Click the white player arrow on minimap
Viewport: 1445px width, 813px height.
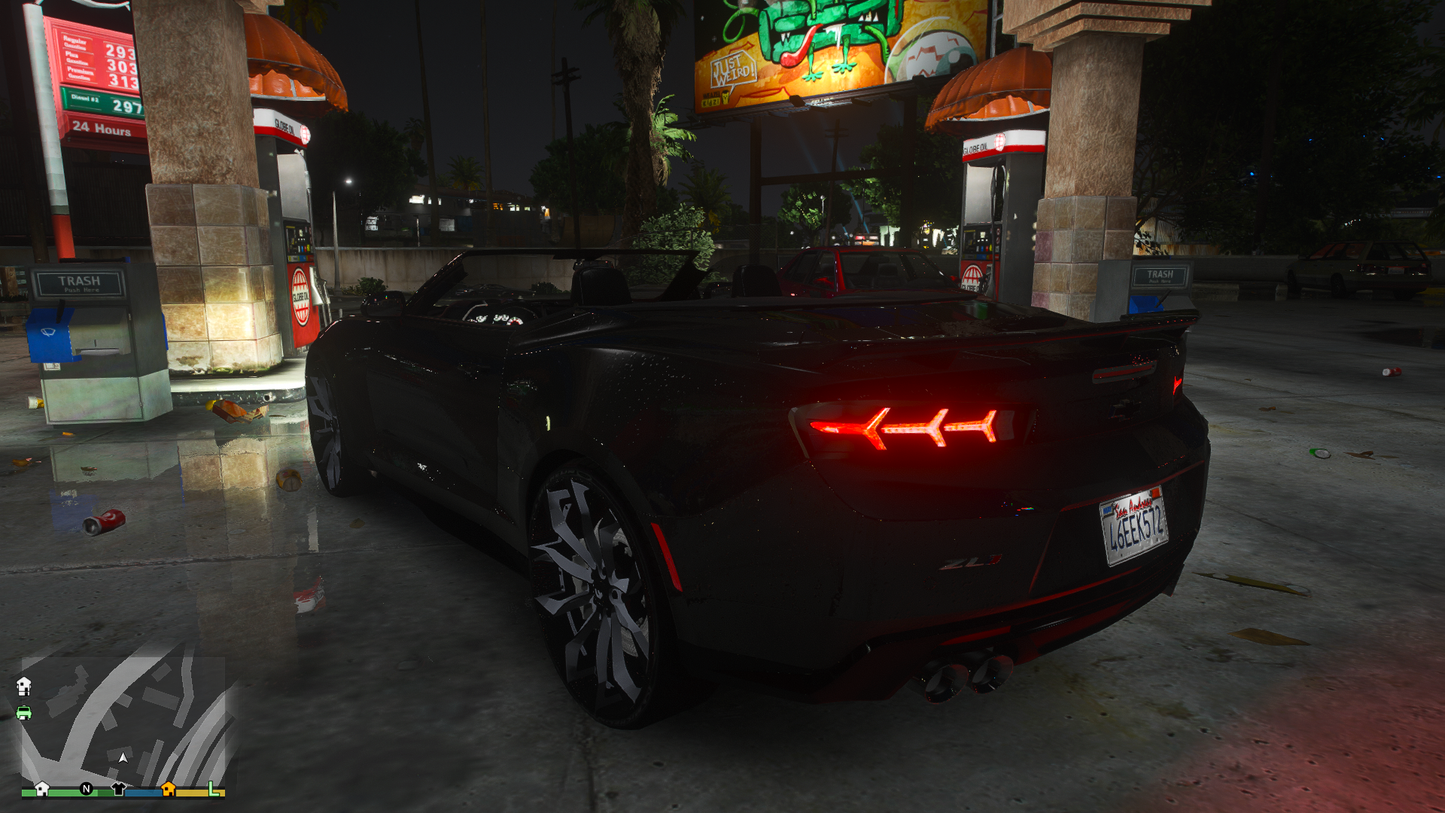(x=123, y=758)
